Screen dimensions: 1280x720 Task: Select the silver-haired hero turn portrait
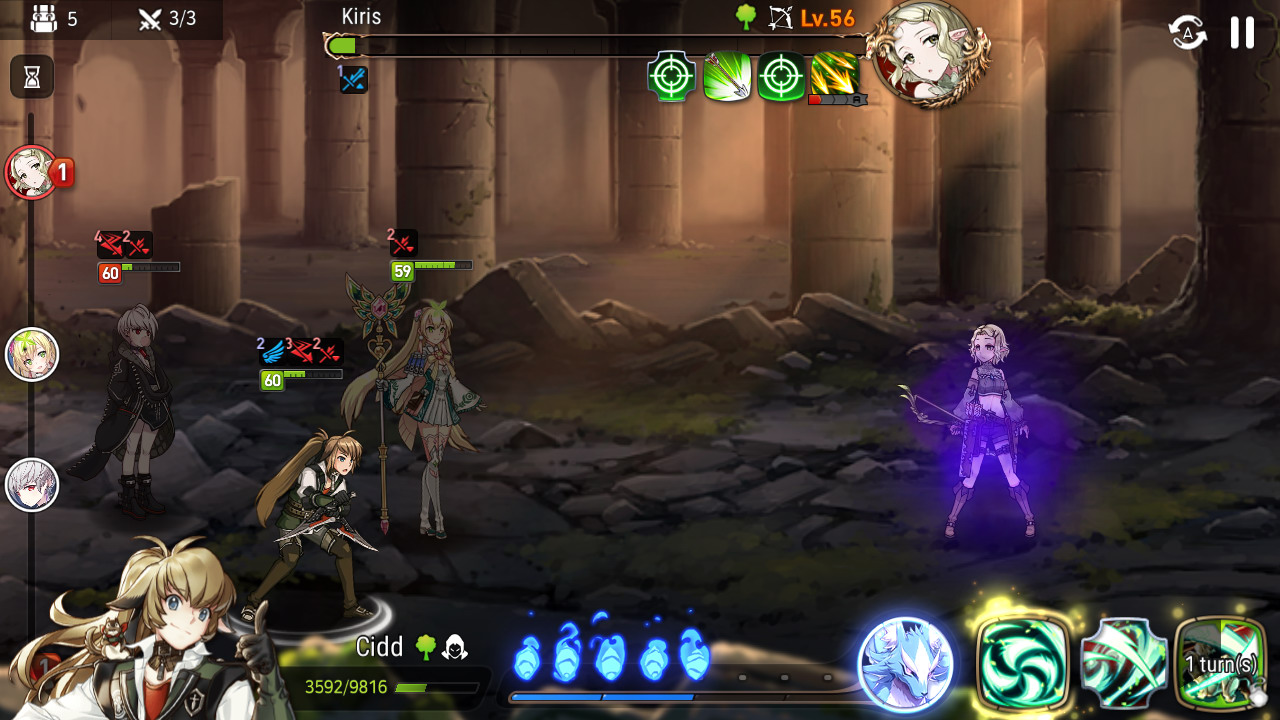pos(32,486)
